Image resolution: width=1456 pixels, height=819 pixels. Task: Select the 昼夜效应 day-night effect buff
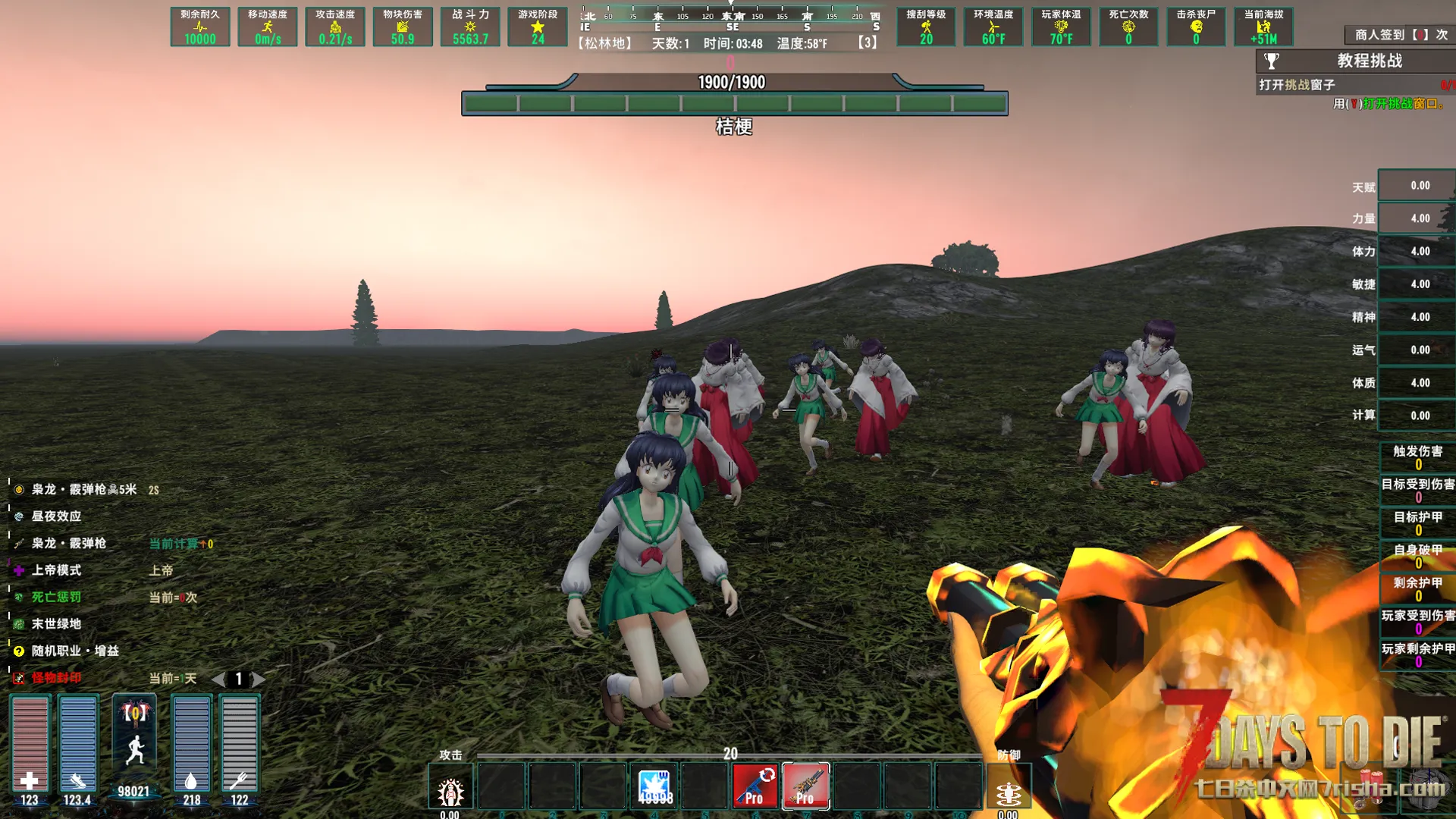coord(55,516)
